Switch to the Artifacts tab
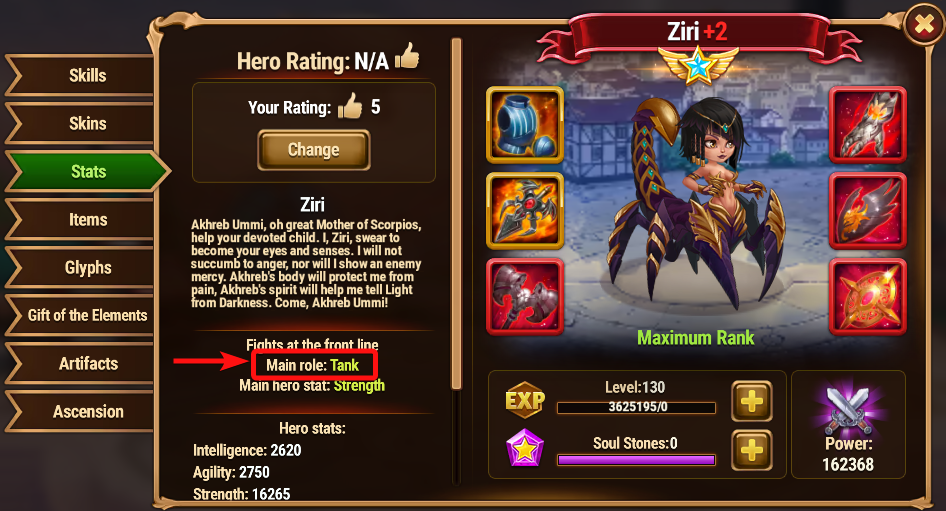 [87, 364]
